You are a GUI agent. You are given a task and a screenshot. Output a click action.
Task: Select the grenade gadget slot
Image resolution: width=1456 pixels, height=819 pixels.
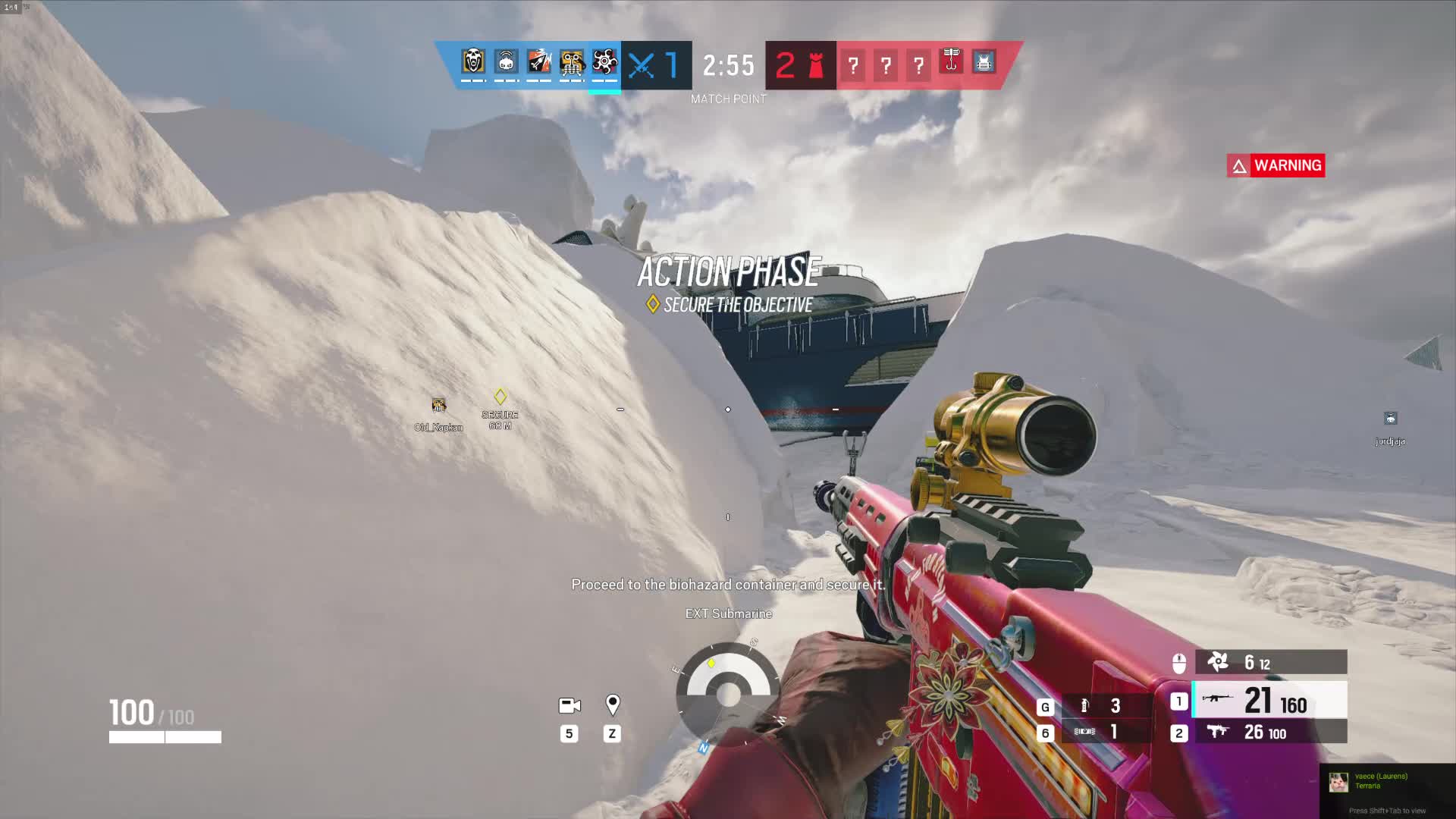pos(1098,706)
